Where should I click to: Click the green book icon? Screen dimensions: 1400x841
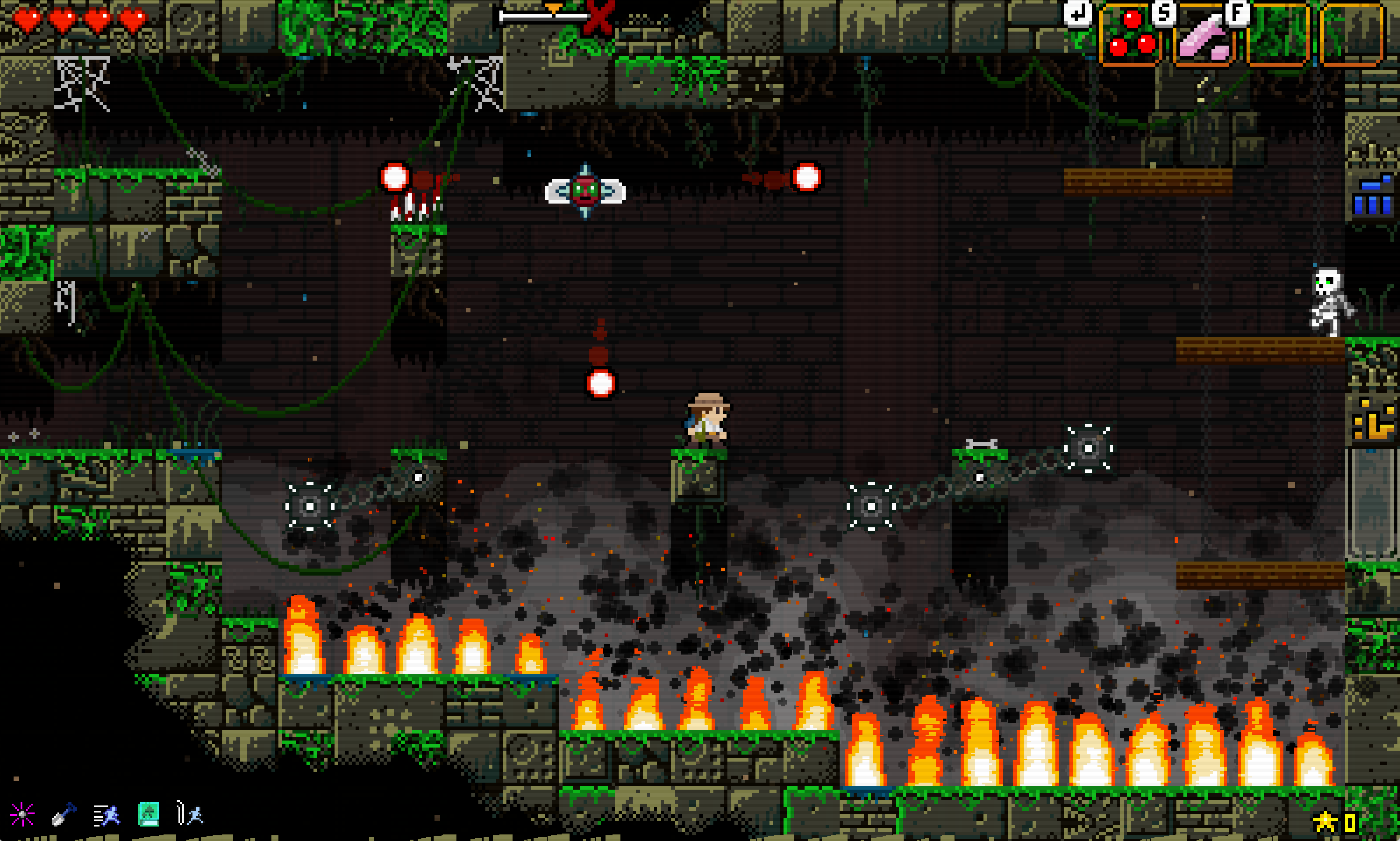point(148,814)
